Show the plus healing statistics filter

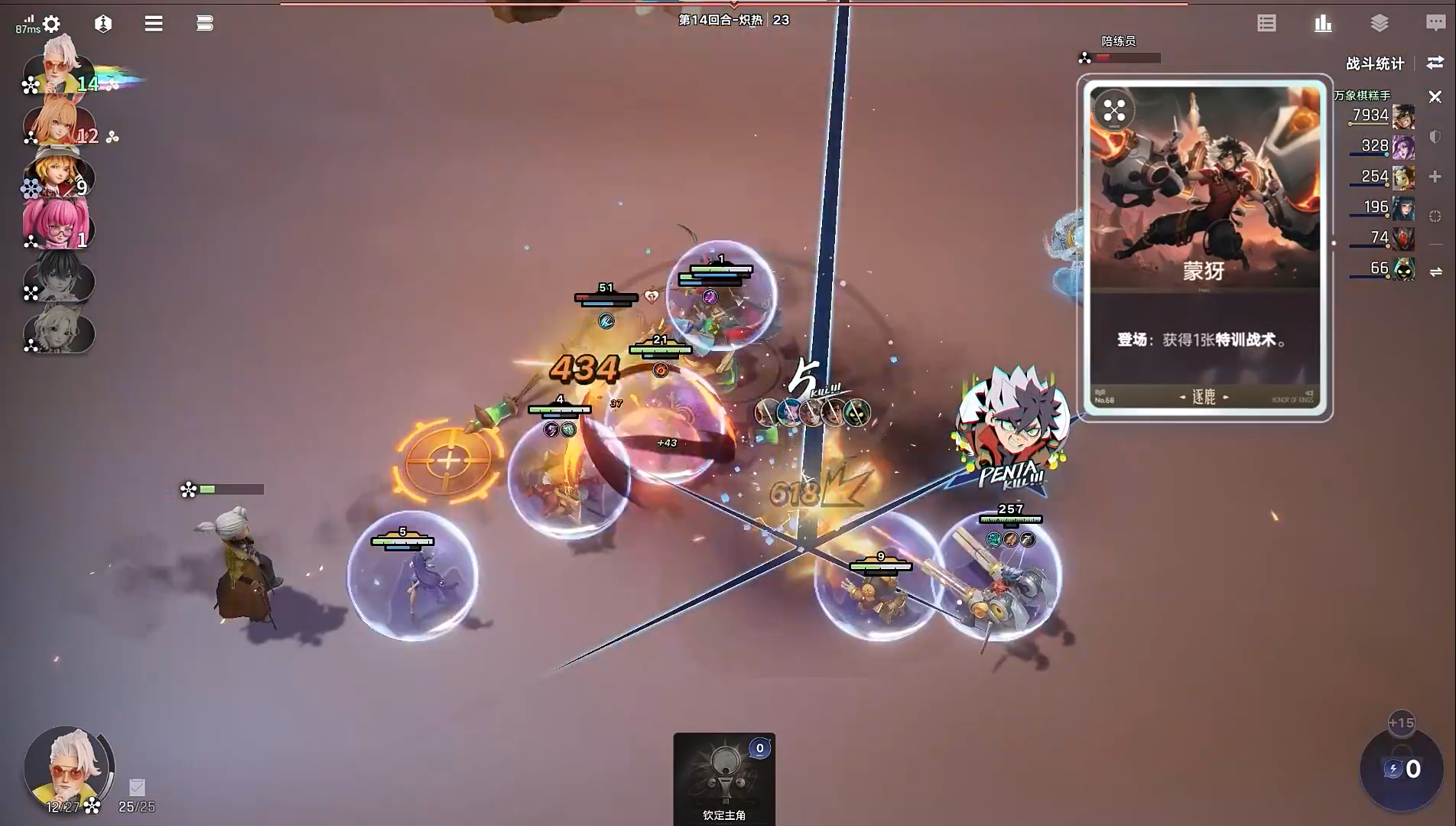(x=1435, y=177)
